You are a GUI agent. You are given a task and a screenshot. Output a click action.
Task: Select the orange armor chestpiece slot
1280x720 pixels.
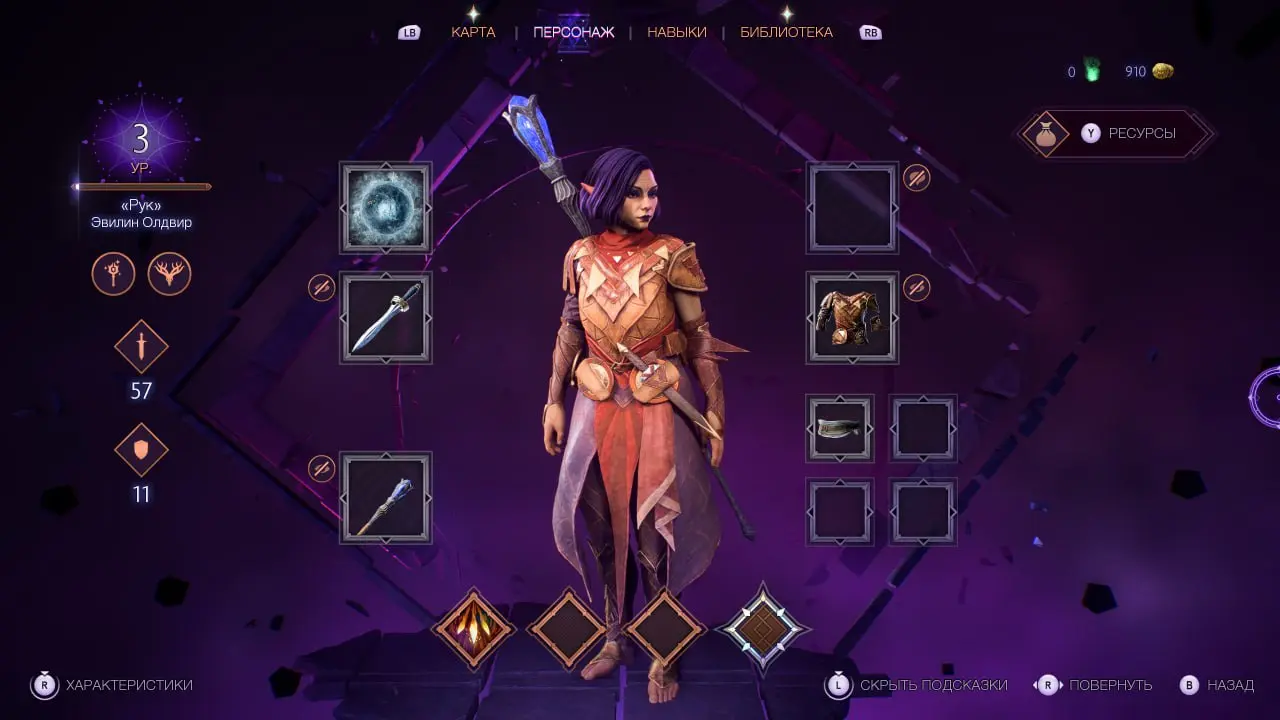pyautogui.click(x=852, y=319)
